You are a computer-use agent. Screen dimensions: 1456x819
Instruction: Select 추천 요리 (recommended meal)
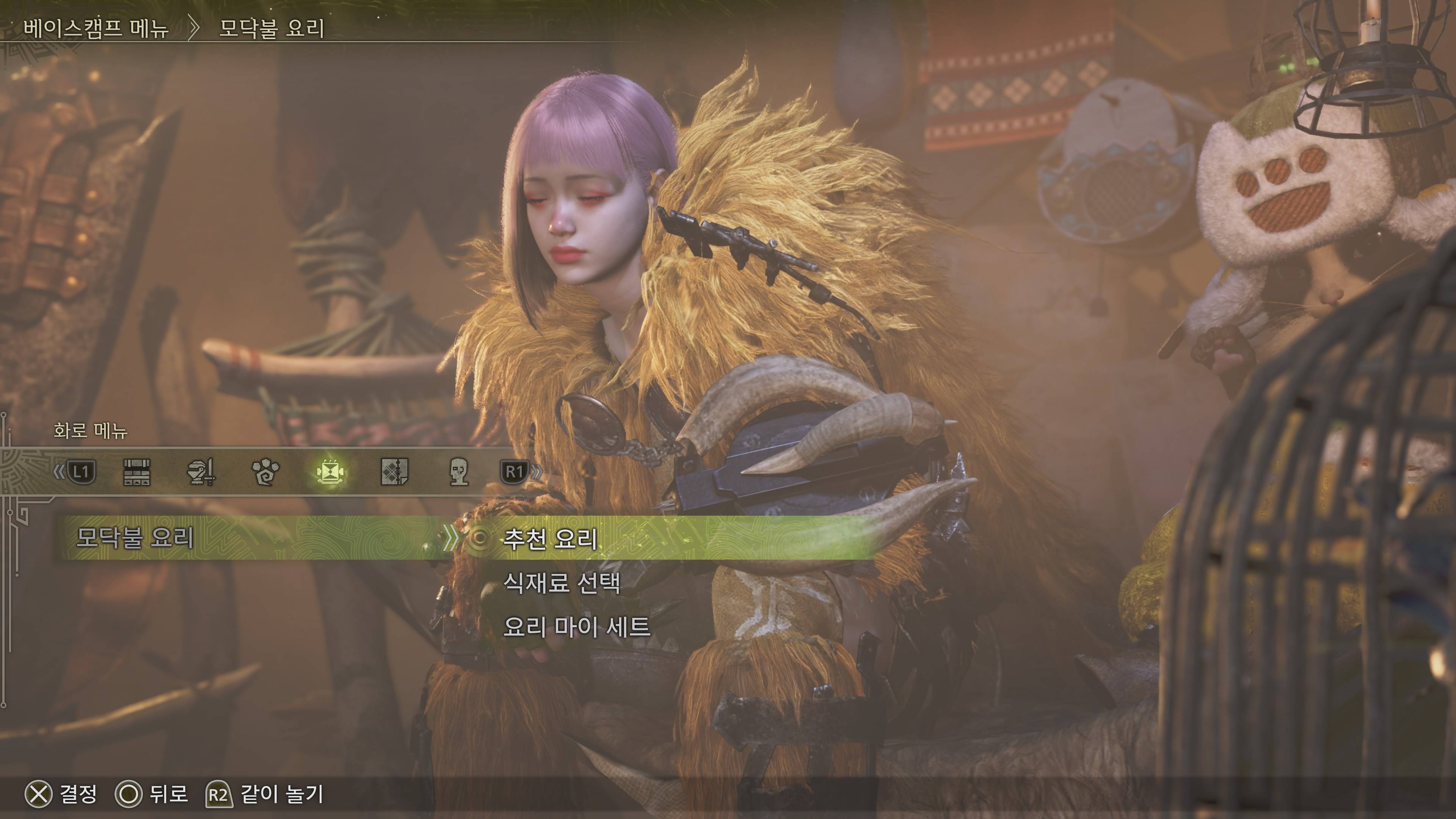pyautogui.click(x=550, y=538)
